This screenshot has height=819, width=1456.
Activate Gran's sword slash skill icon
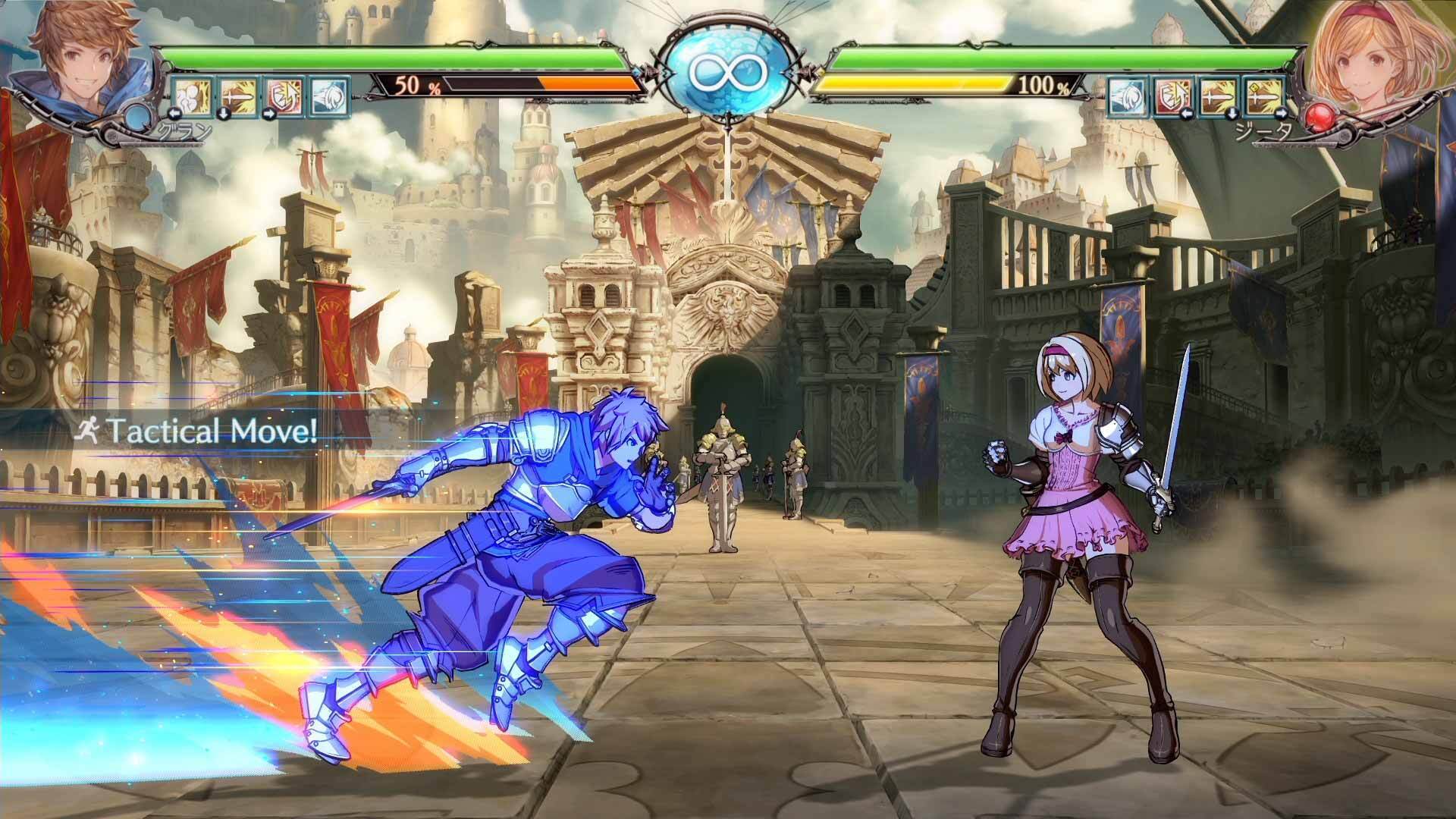pyautogui.click(x=237, y=96)
